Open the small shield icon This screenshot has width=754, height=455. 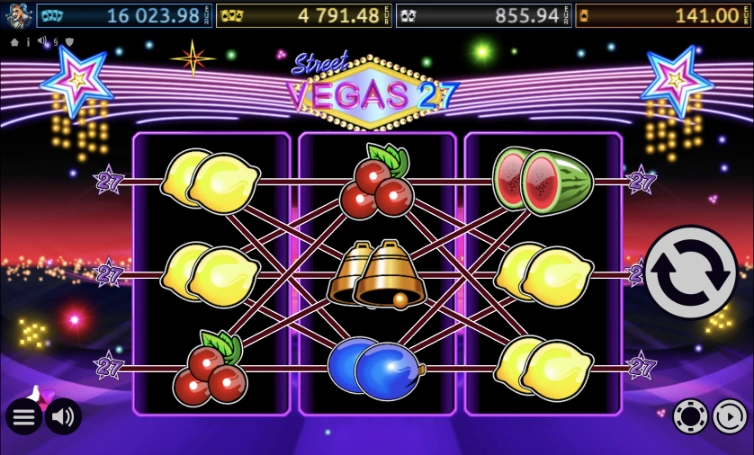click(69, 43)
